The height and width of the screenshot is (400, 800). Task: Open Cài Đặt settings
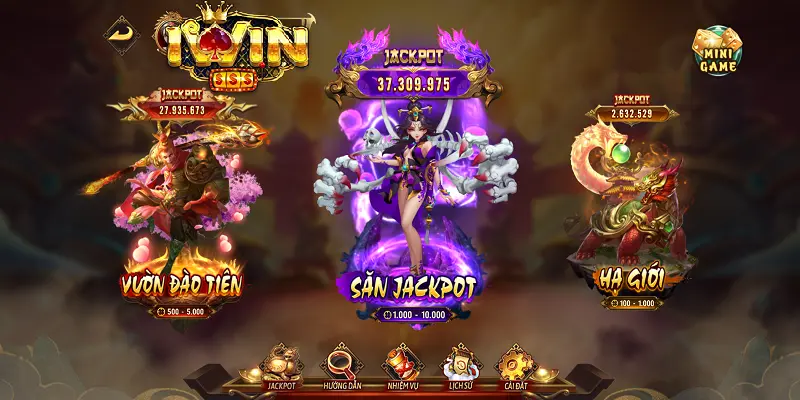tap(519, 366)
